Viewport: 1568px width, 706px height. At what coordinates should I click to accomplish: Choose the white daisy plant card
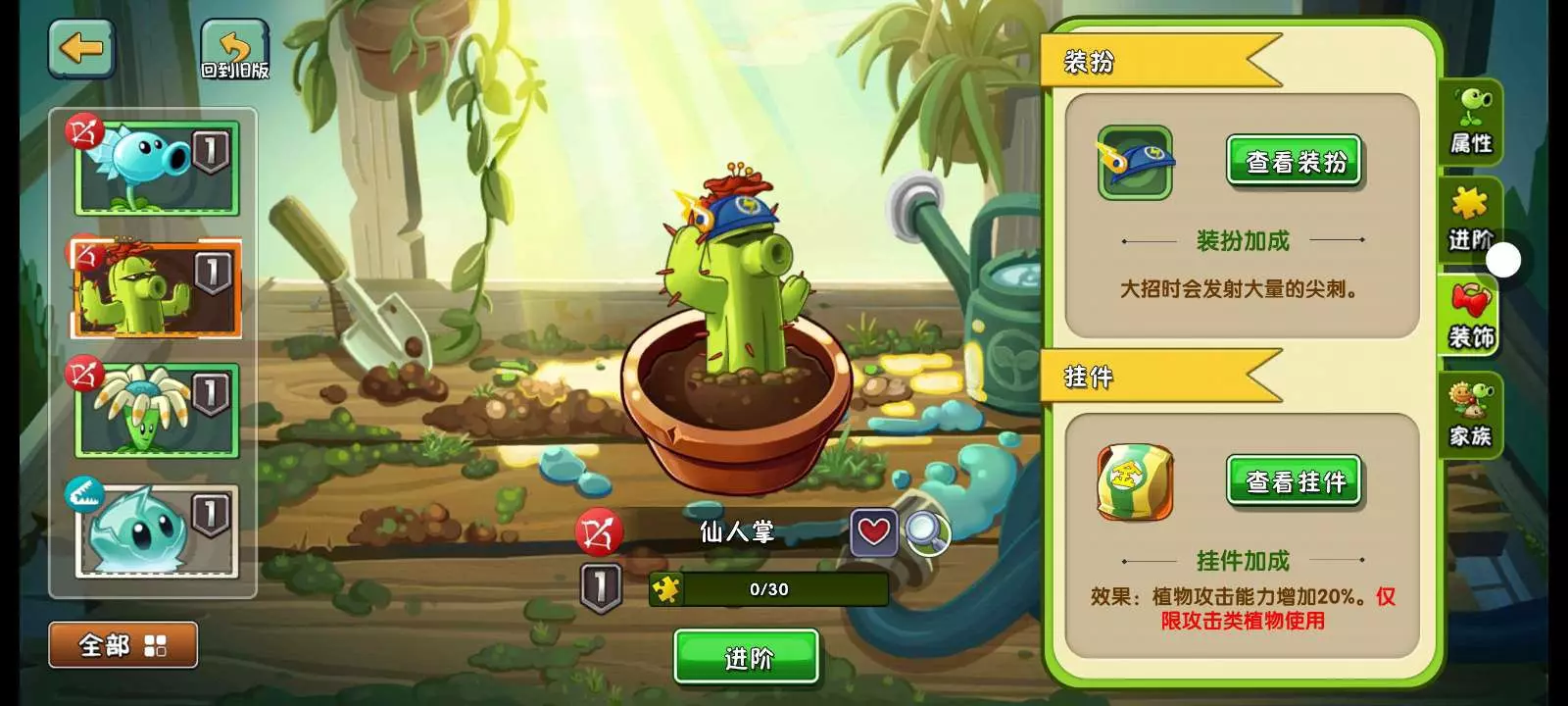157,410
